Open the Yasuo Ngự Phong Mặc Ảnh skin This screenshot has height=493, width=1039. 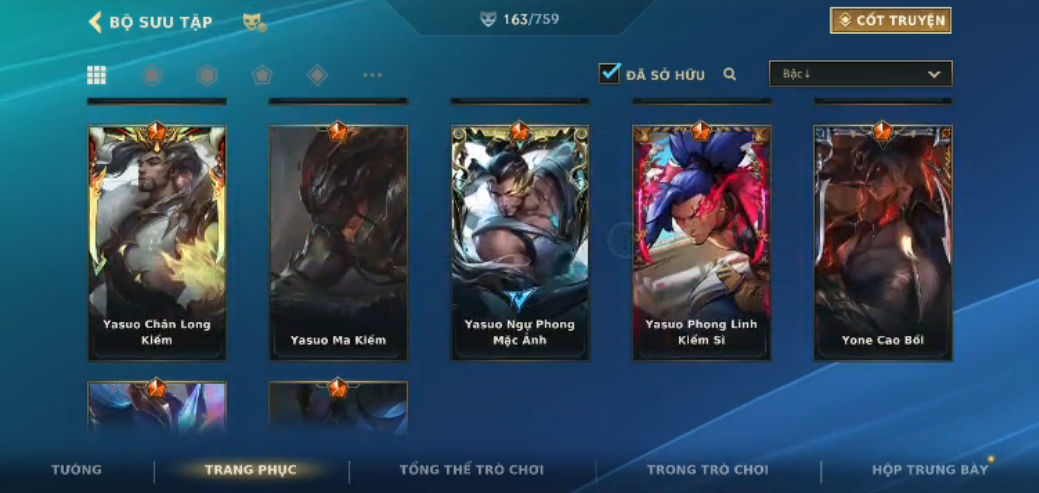tap(520, 242)
